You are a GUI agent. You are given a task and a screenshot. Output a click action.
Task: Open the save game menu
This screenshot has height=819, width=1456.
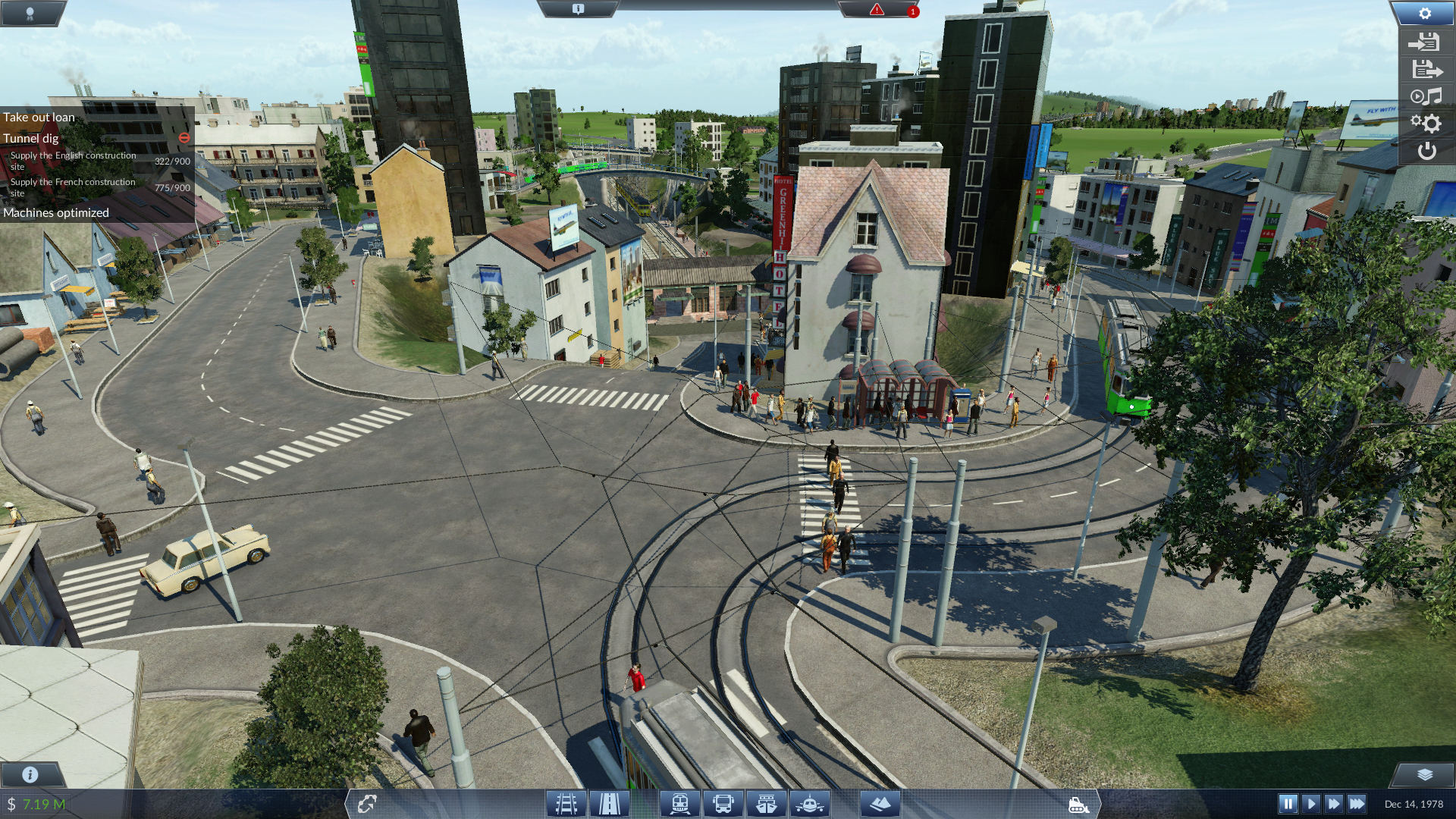point(1426,70)
